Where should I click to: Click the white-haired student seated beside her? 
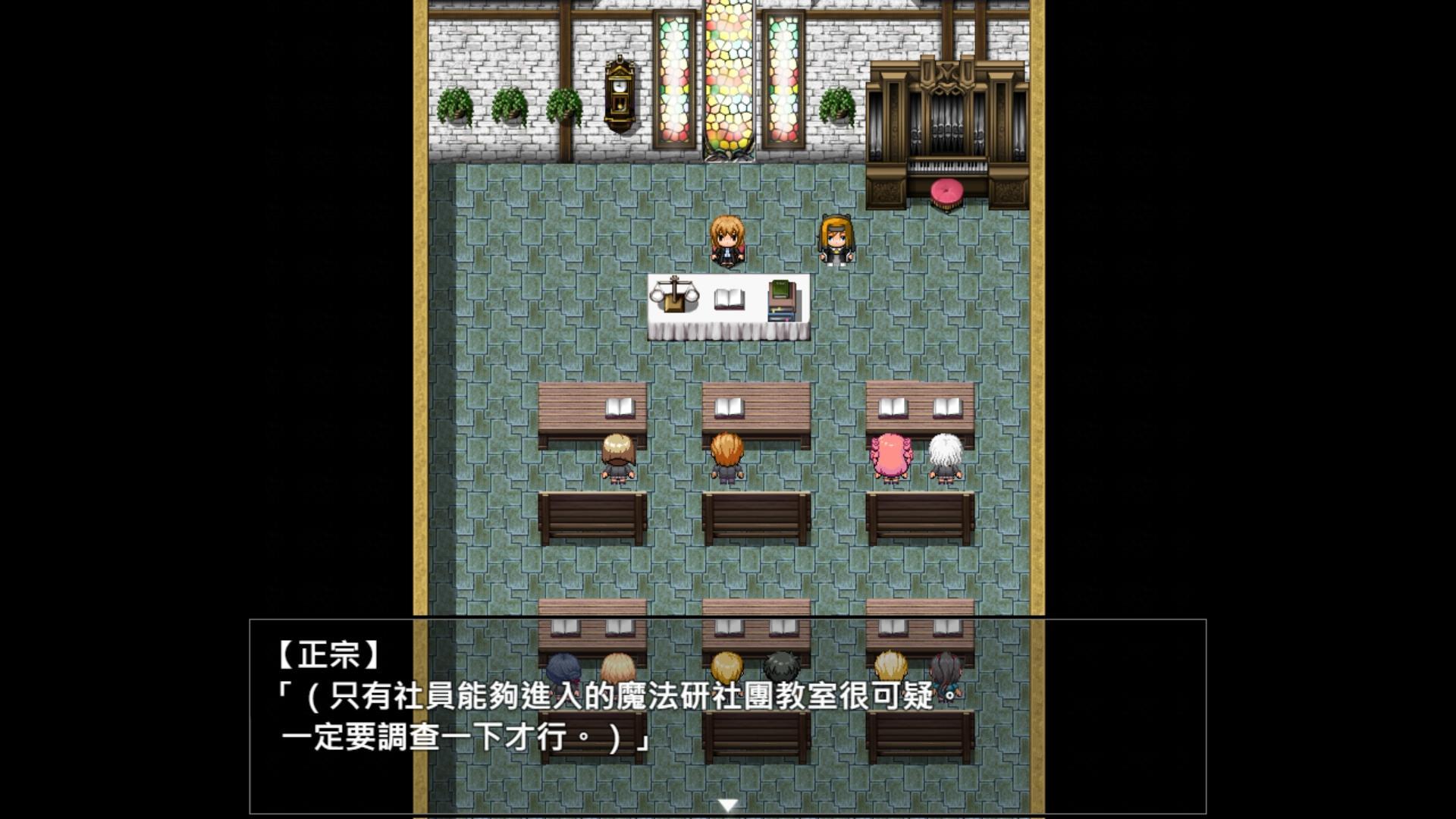click(948, 455)
